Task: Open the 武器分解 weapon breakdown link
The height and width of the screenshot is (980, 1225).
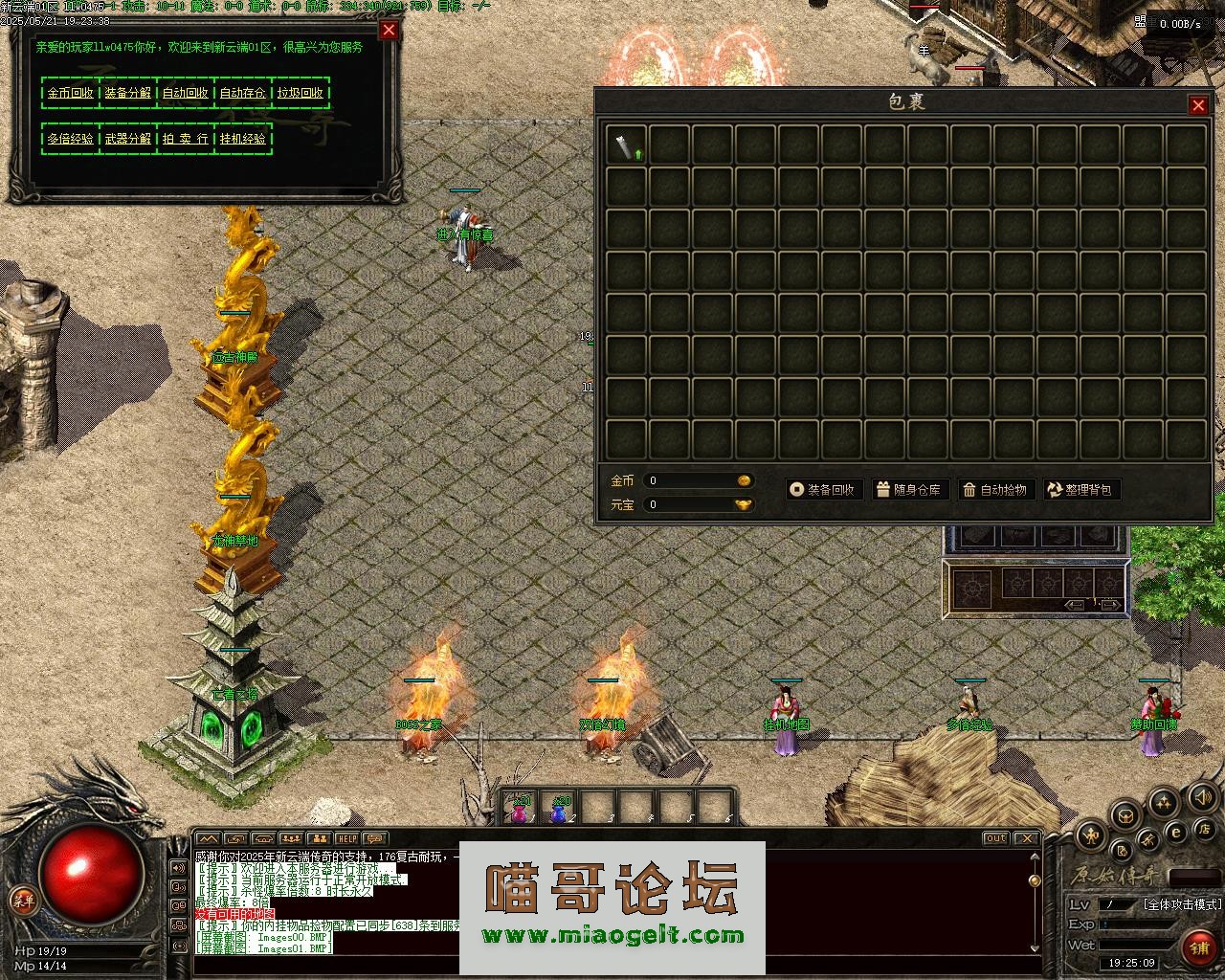Action: (128, 139)
